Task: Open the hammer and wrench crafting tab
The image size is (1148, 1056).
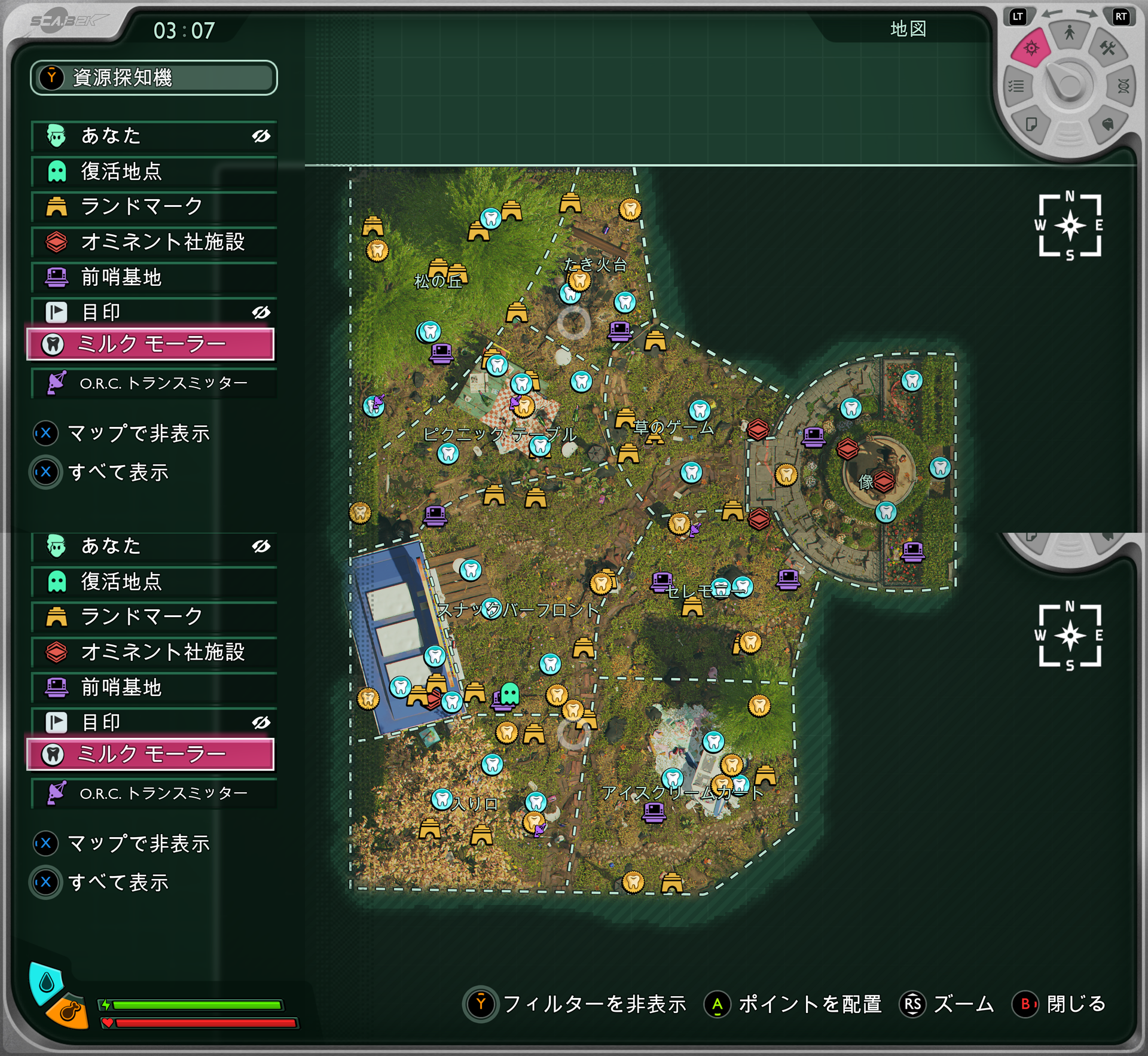Action: coord(1107,48)
